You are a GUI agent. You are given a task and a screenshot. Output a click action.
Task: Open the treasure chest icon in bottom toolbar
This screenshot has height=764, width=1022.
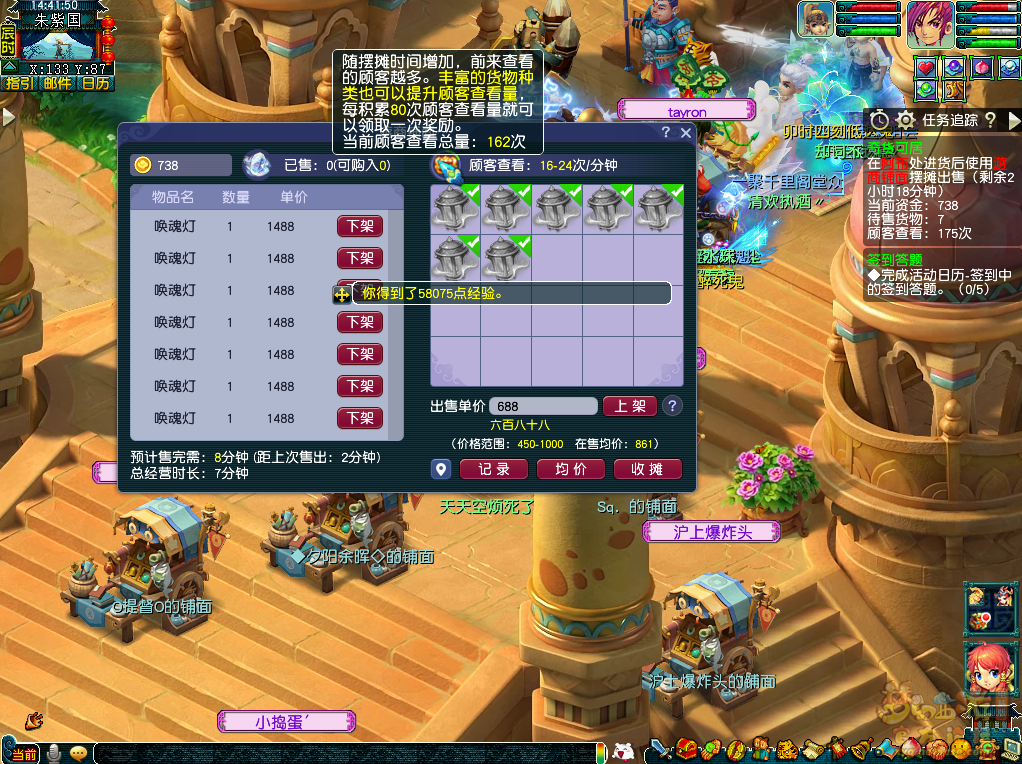coord(687,748)
